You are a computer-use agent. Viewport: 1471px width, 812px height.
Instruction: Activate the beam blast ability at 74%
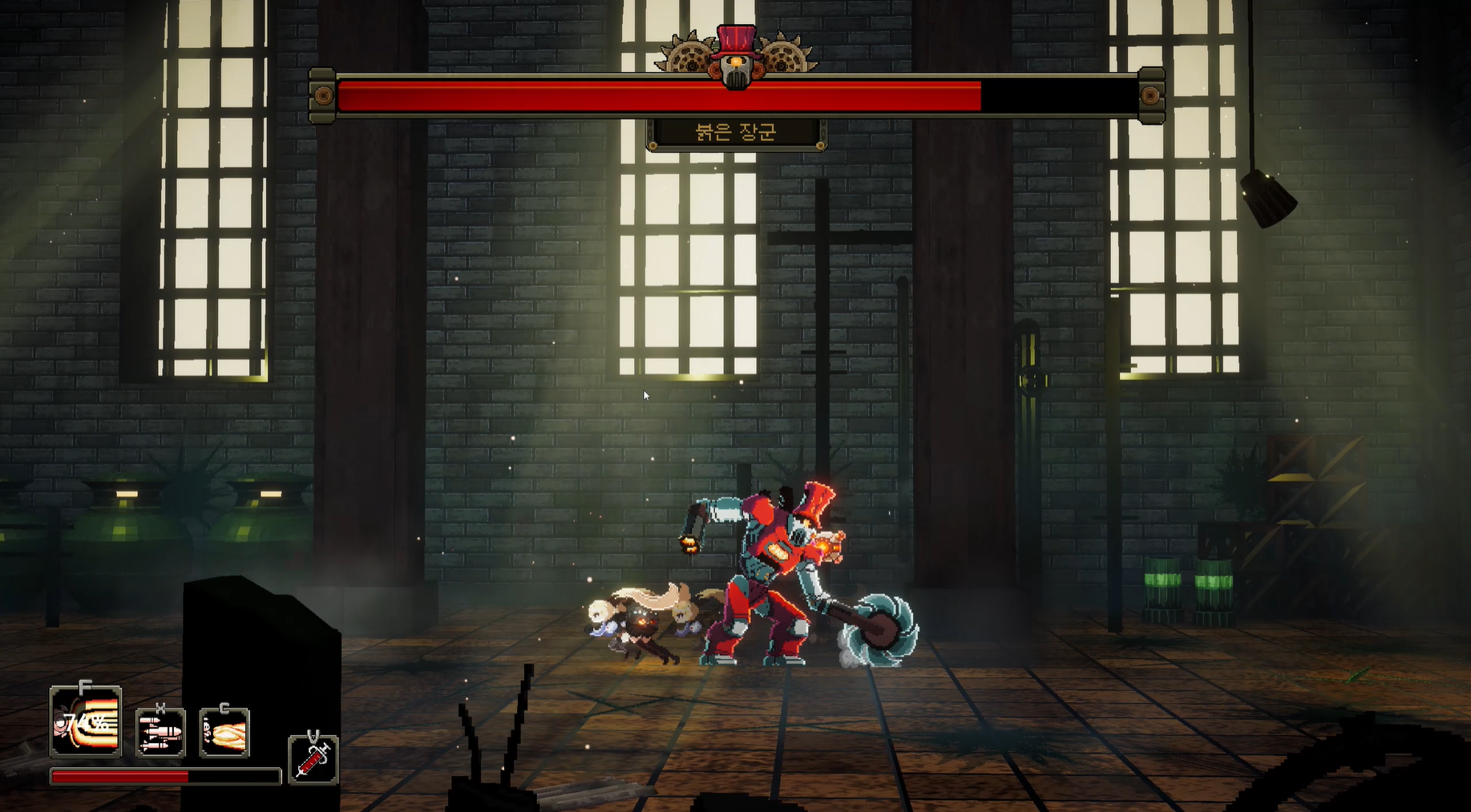click(x=86, y=723)
